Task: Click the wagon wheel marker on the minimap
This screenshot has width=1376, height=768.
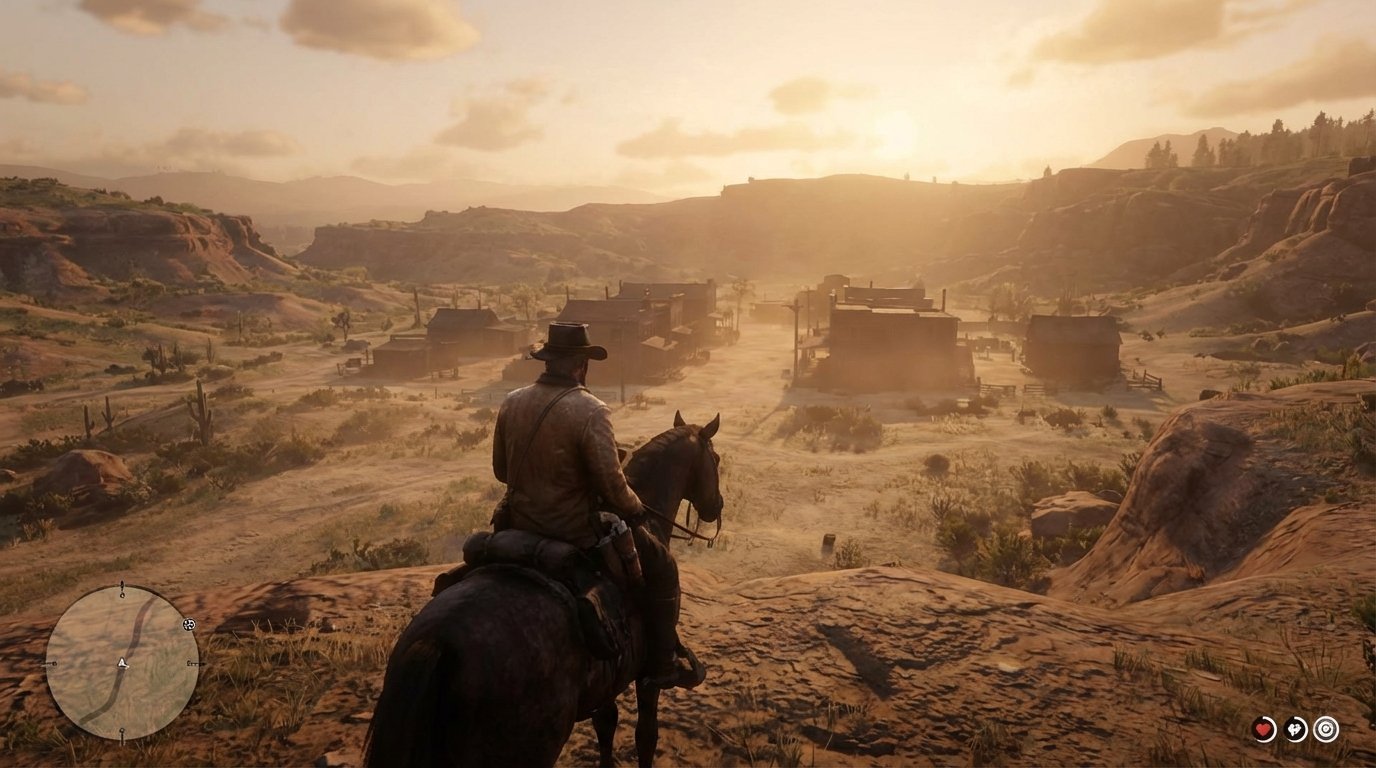Action: click(x=188, y=624)
